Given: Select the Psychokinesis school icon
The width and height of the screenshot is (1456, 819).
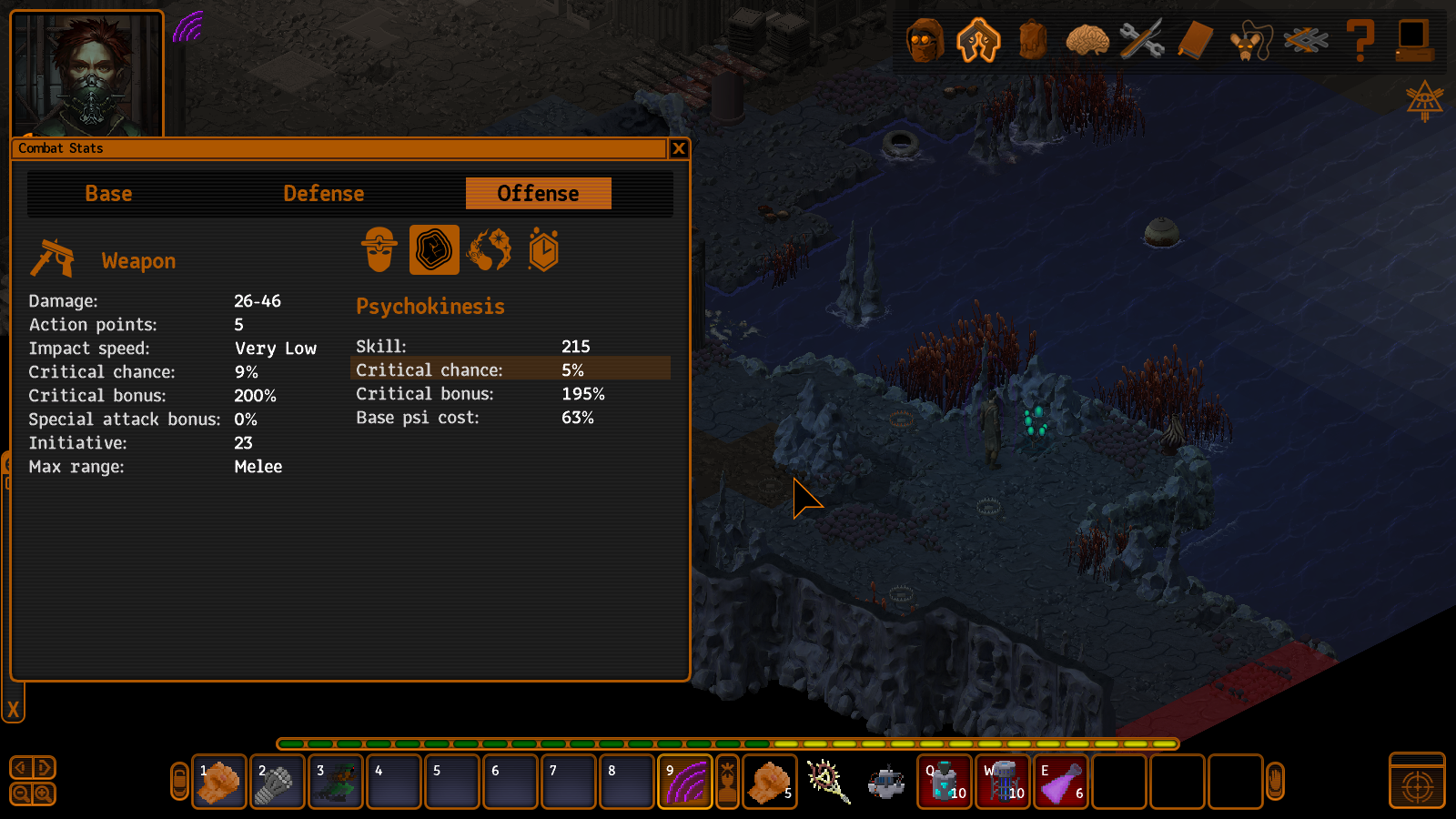Looking at the screenshot, I should tap(434, 250).
